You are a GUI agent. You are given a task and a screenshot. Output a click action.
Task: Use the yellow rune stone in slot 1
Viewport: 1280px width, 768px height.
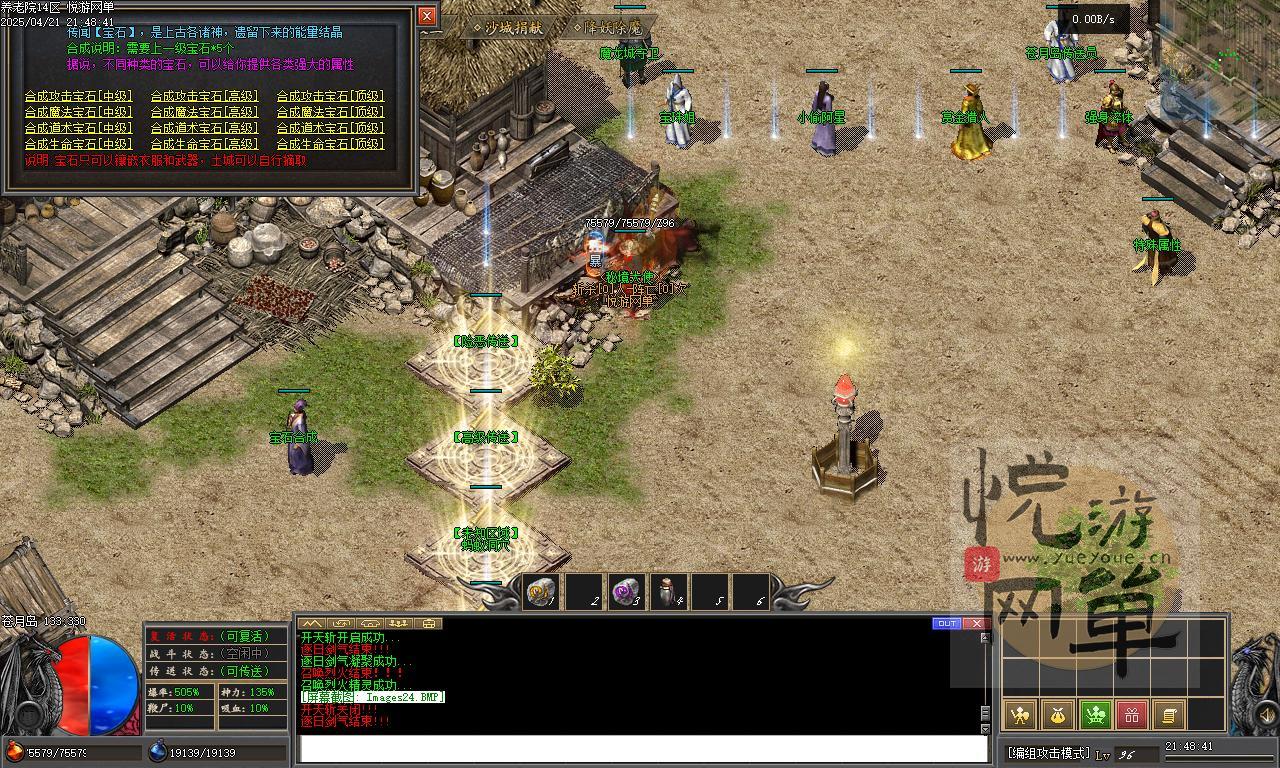pos(540,592)
